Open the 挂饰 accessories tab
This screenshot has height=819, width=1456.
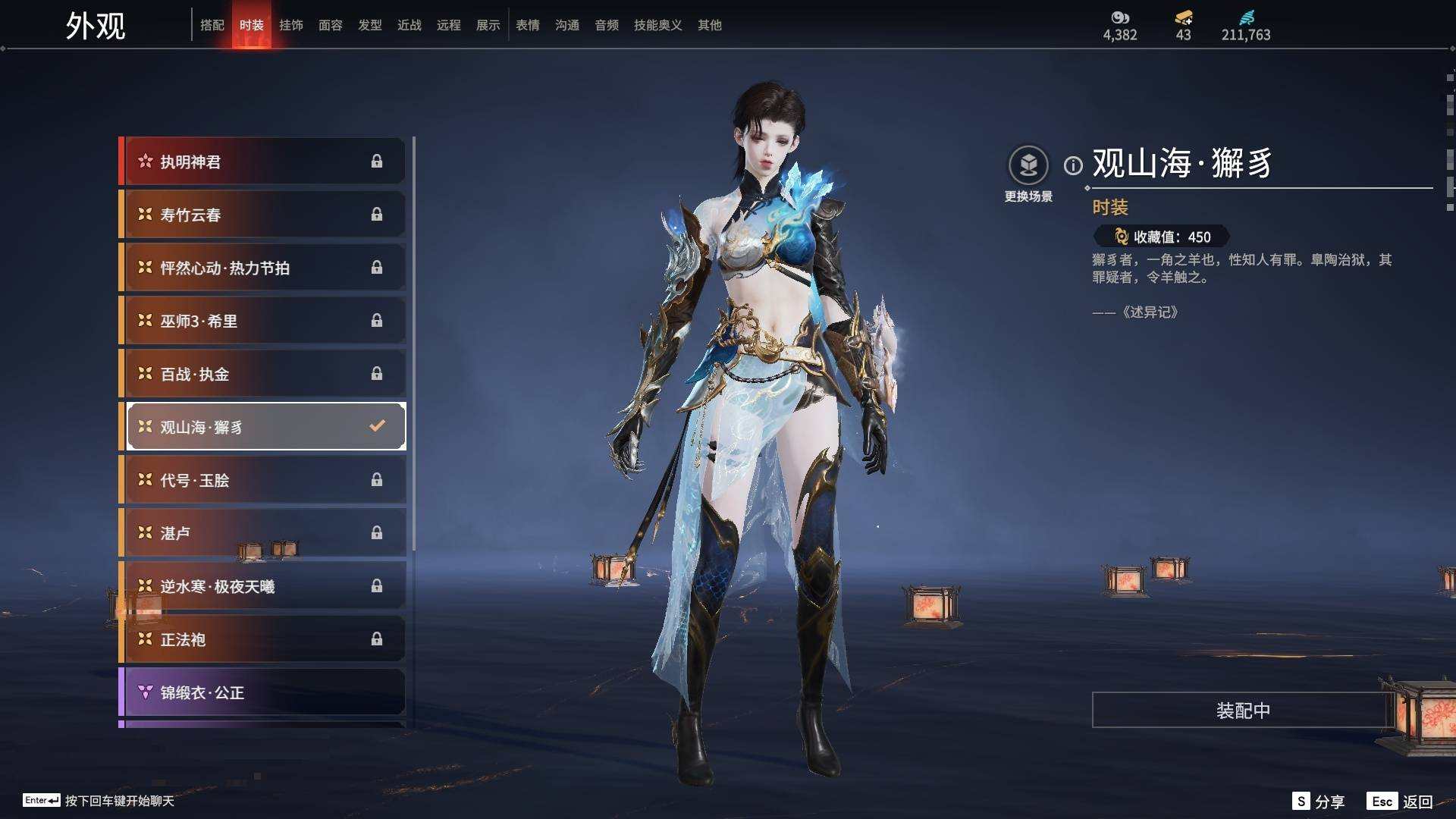click(x=291, y=25)
